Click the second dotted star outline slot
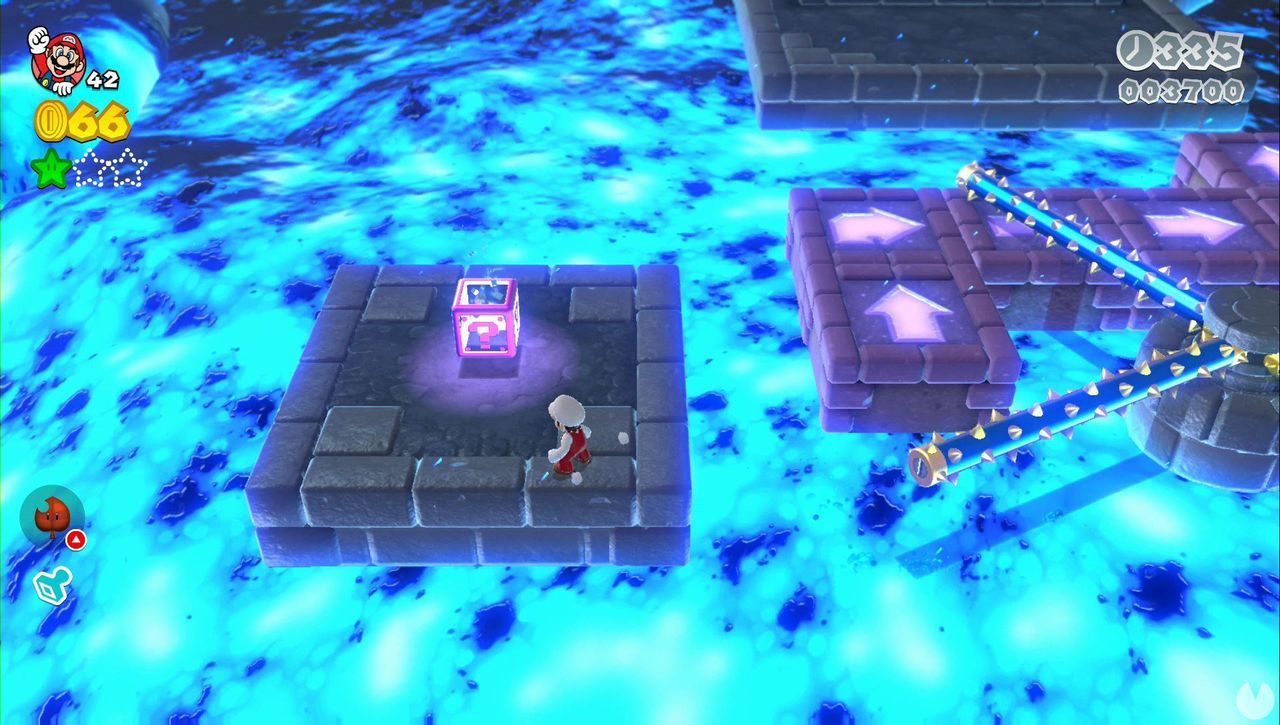Image resolution: width=1280 pixels, height=725 pixels. click(129, 168)
